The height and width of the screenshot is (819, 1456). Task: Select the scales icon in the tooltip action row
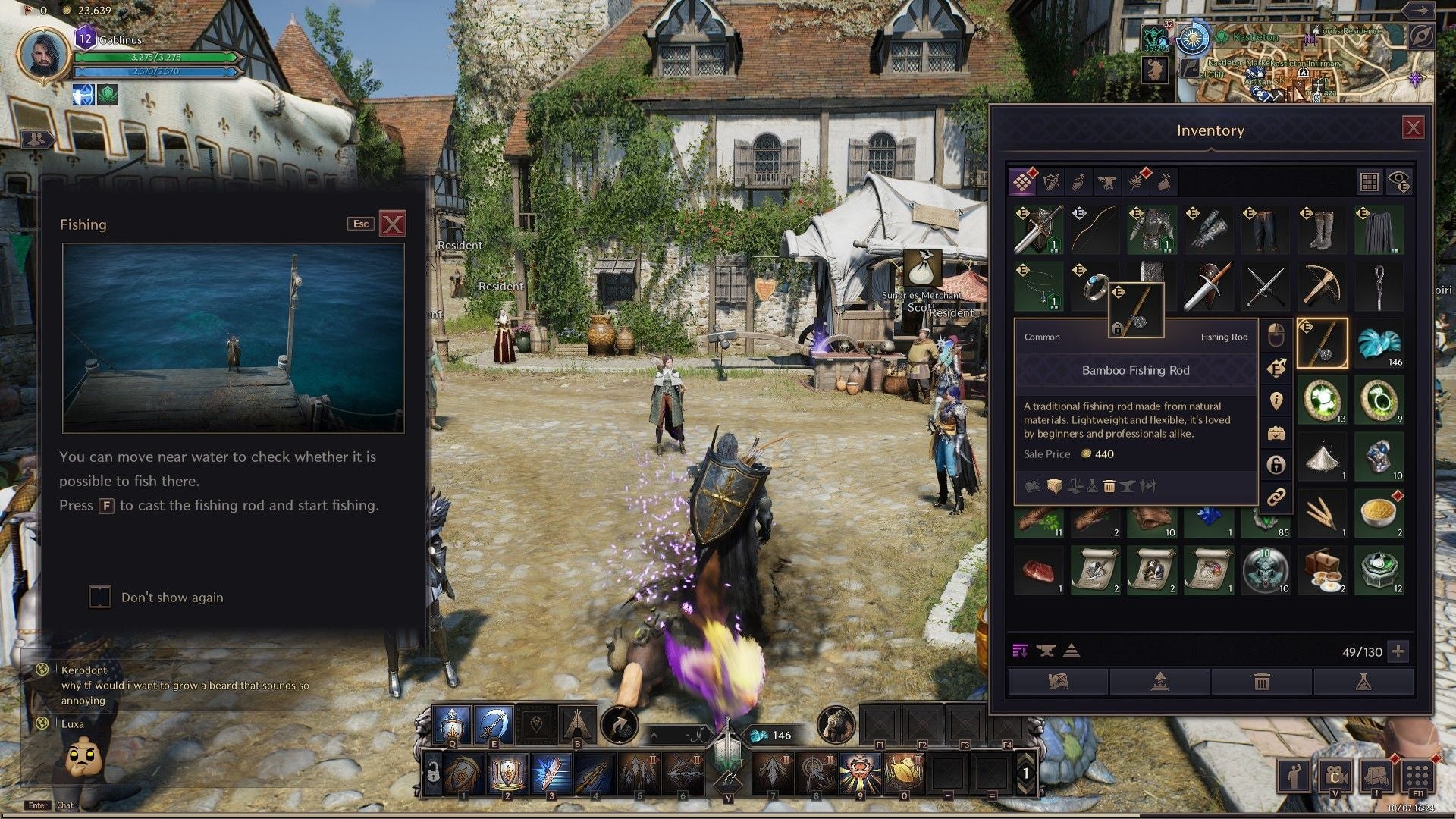pos(1074,486)
